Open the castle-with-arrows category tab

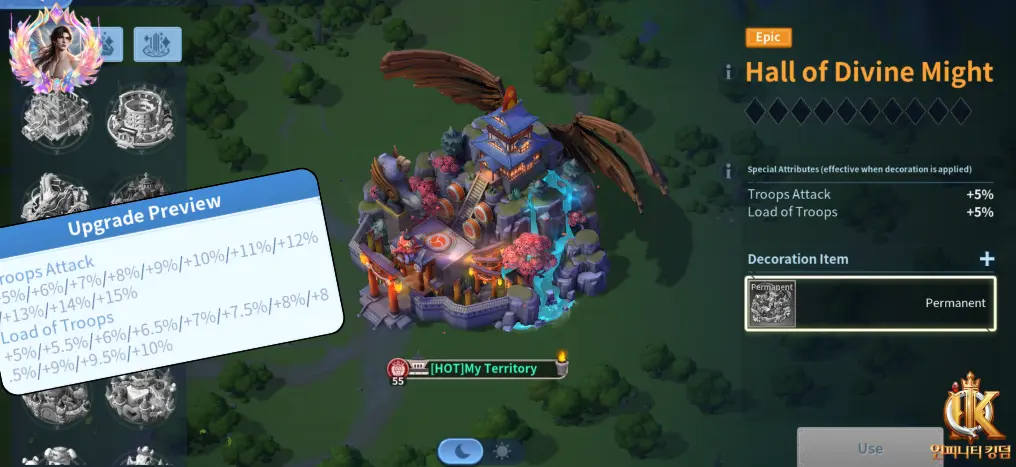click(x=158, y=42)
